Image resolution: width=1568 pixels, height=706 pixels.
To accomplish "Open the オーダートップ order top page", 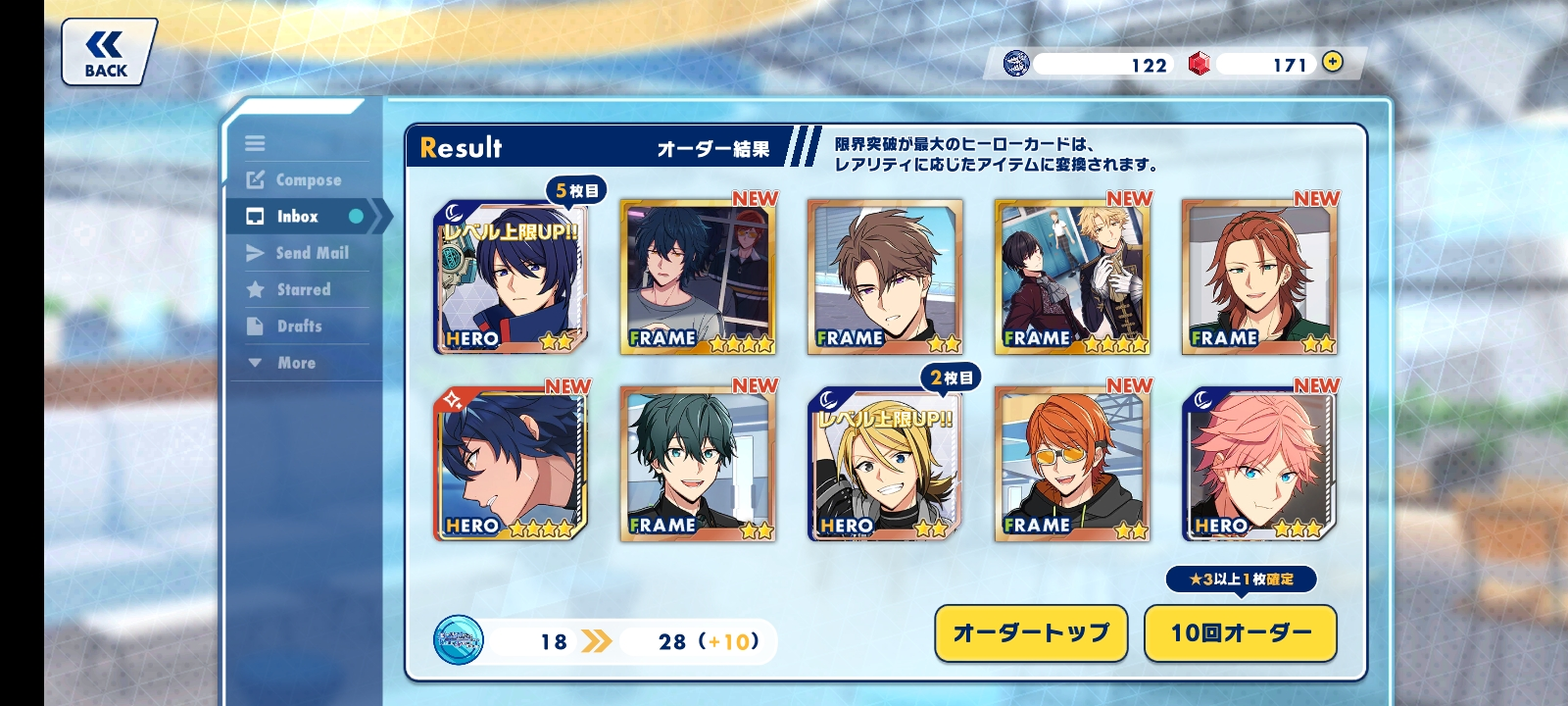I will pos(1031,632).
